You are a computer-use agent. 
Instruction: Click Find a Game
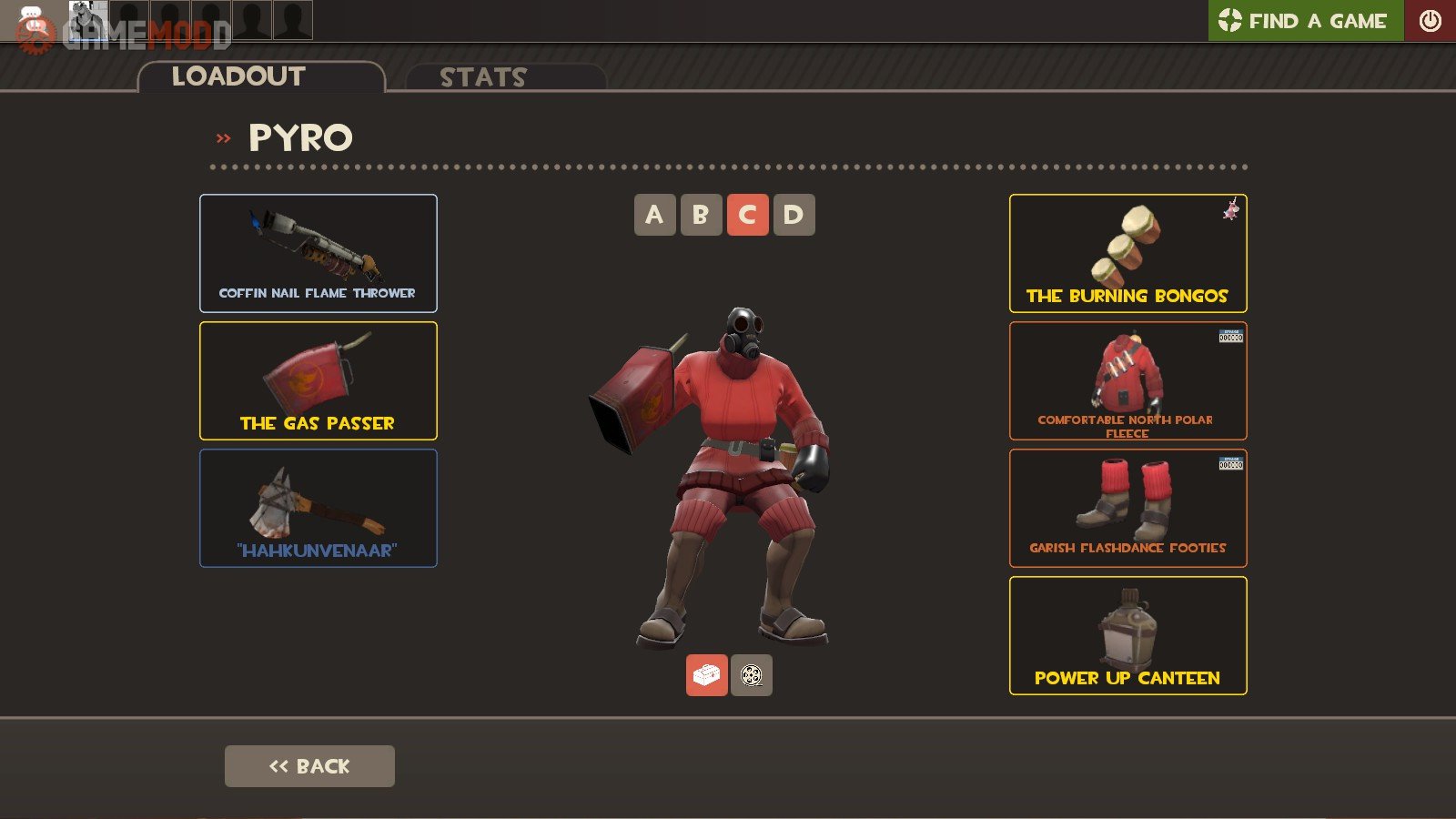(x=1305, y=20)
